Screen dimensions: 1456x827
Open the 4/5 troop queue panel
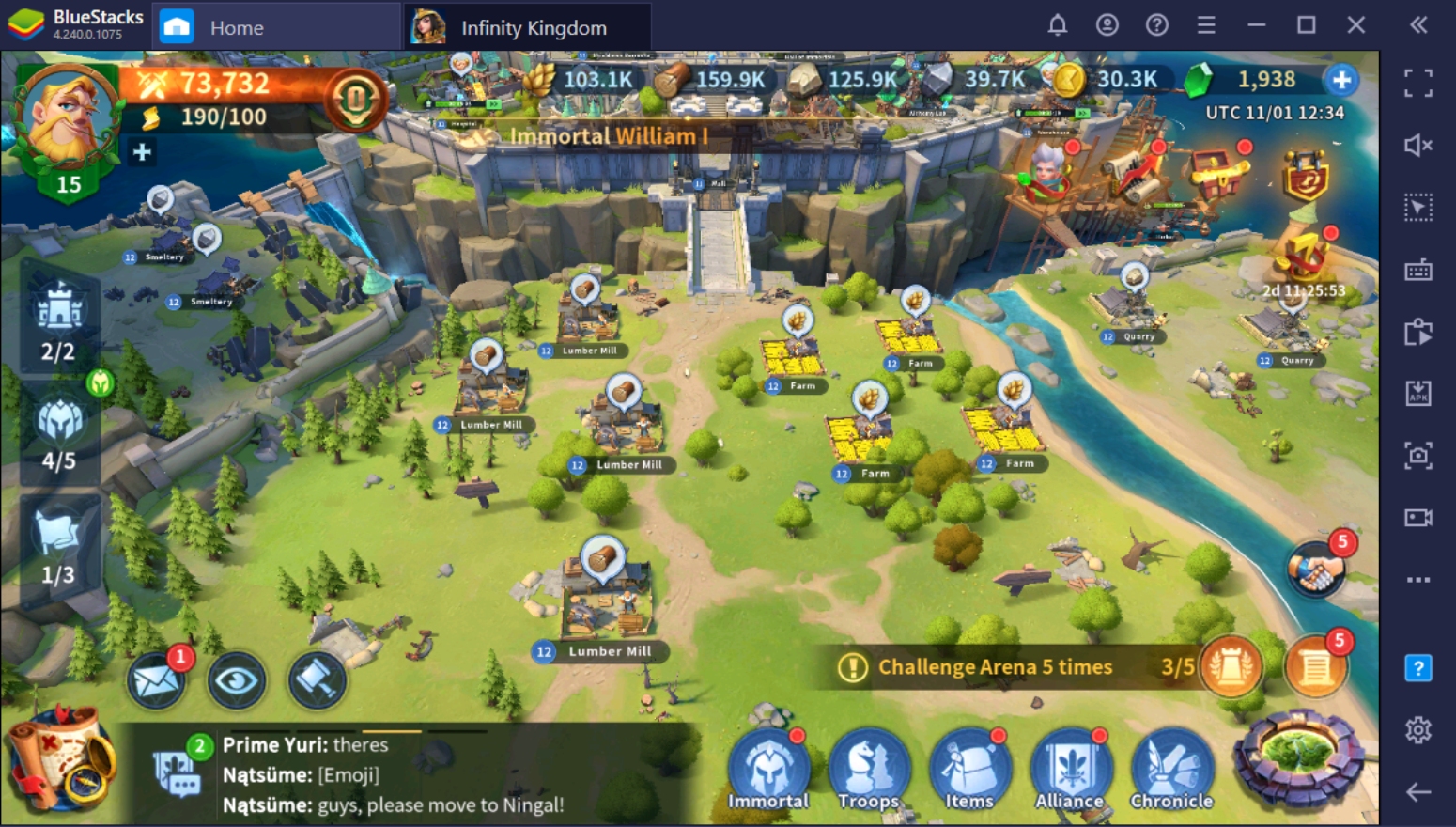pos(59,434)
